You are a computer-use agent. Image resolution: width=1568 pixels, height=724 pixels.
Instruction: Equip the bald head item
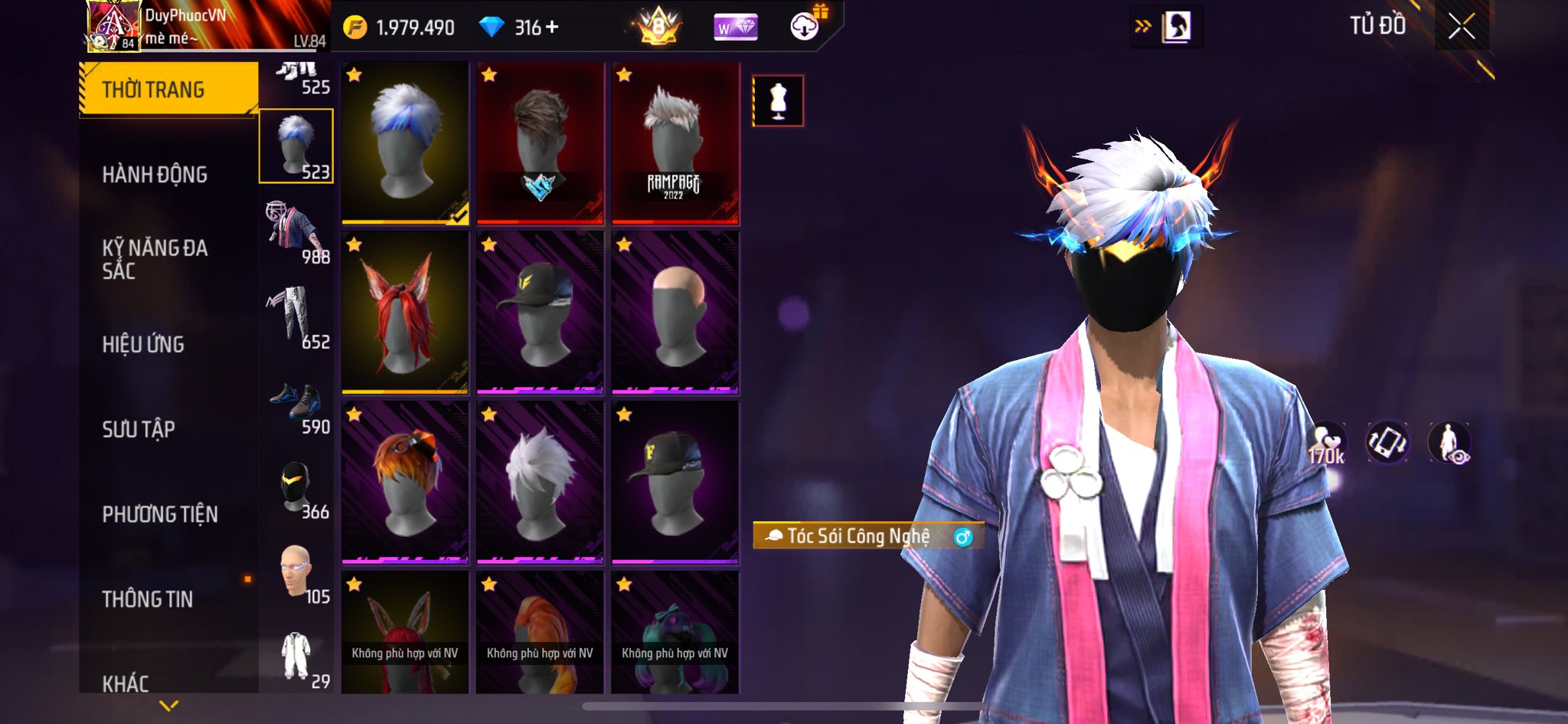coord(675,314)
